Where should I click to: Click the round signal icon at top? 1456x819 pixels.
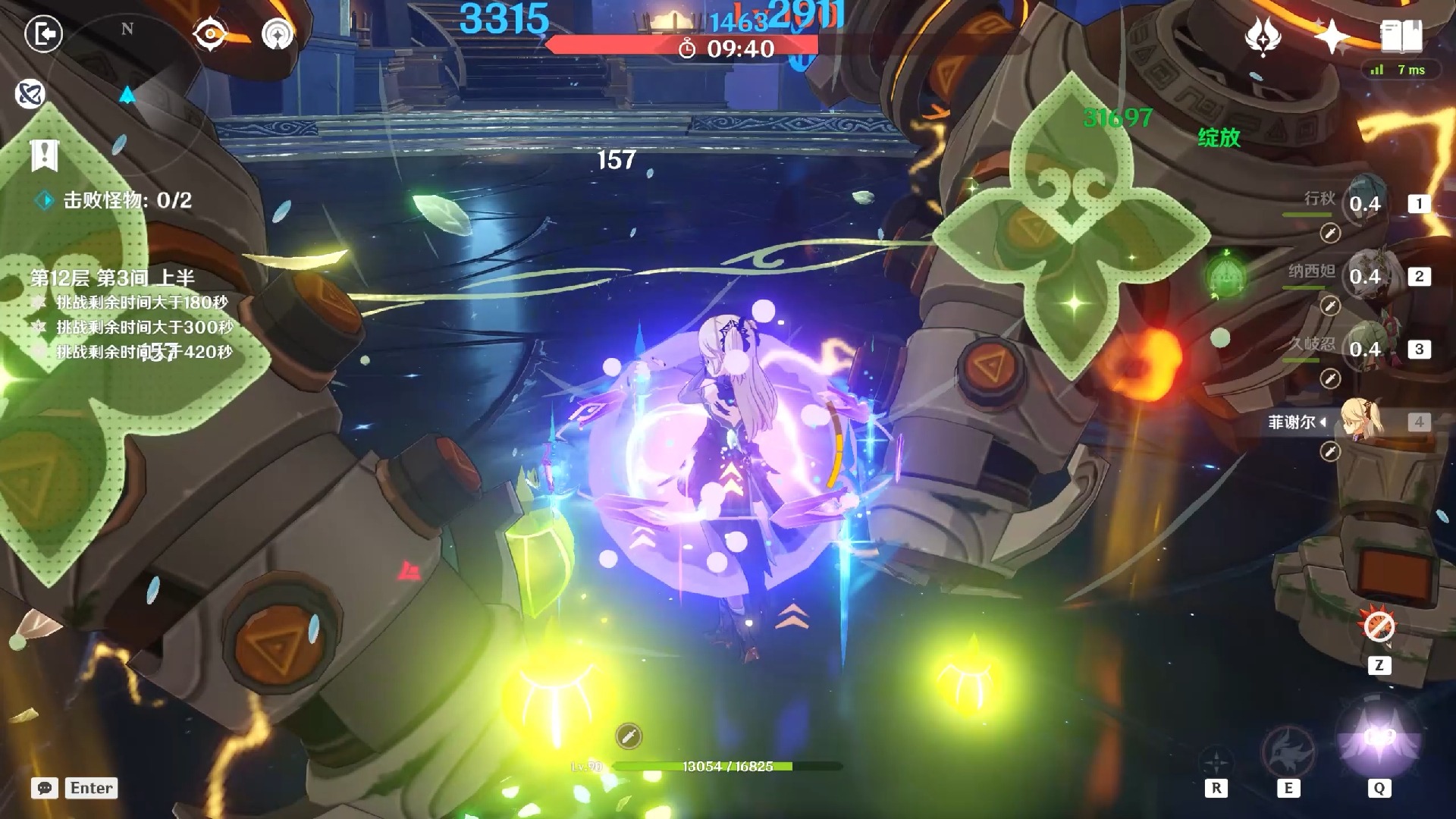(x=278, y=34)
